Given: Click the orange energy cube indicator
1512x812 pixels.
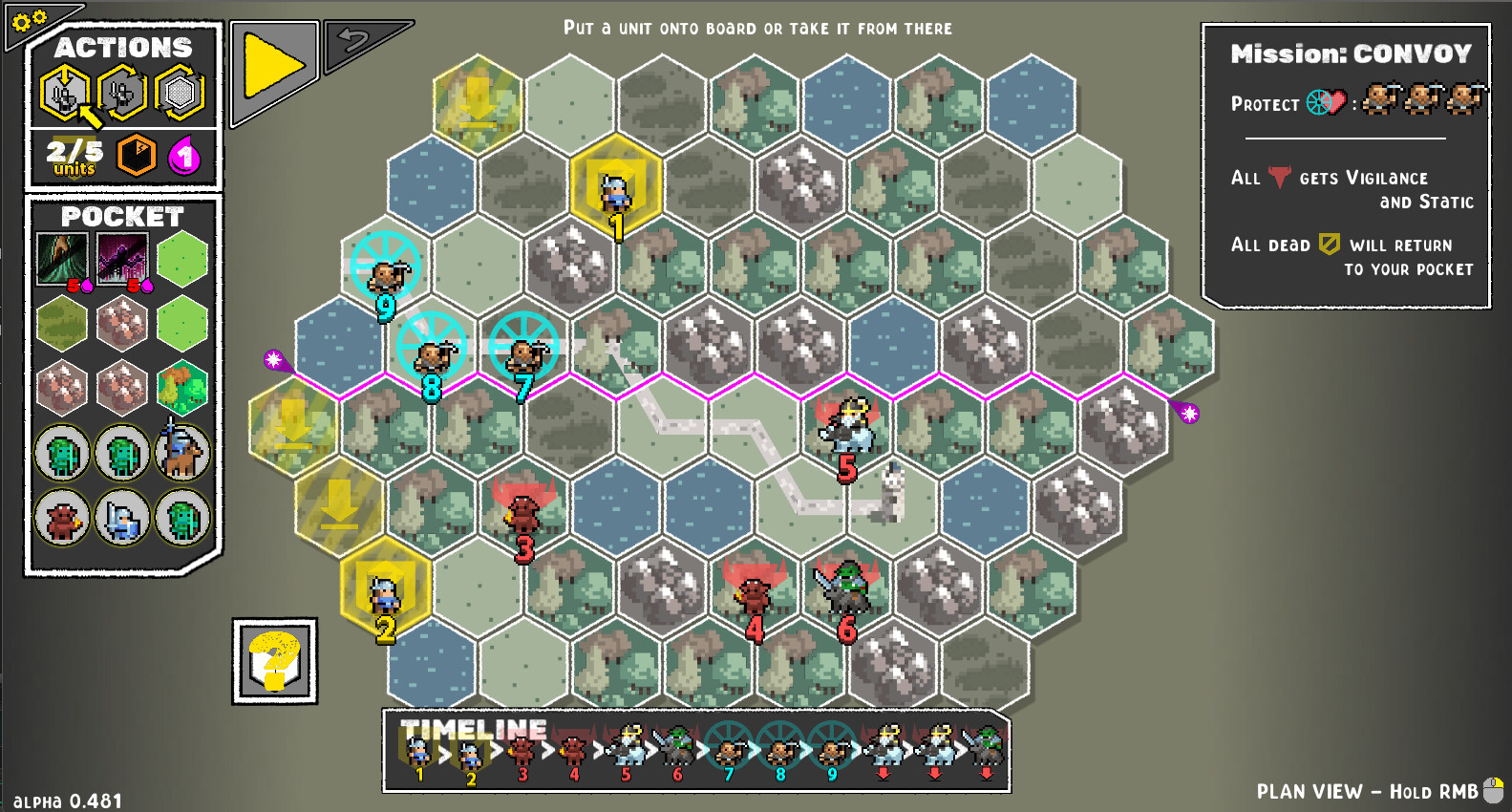Looking at the screenshot, I should point(134,158).
